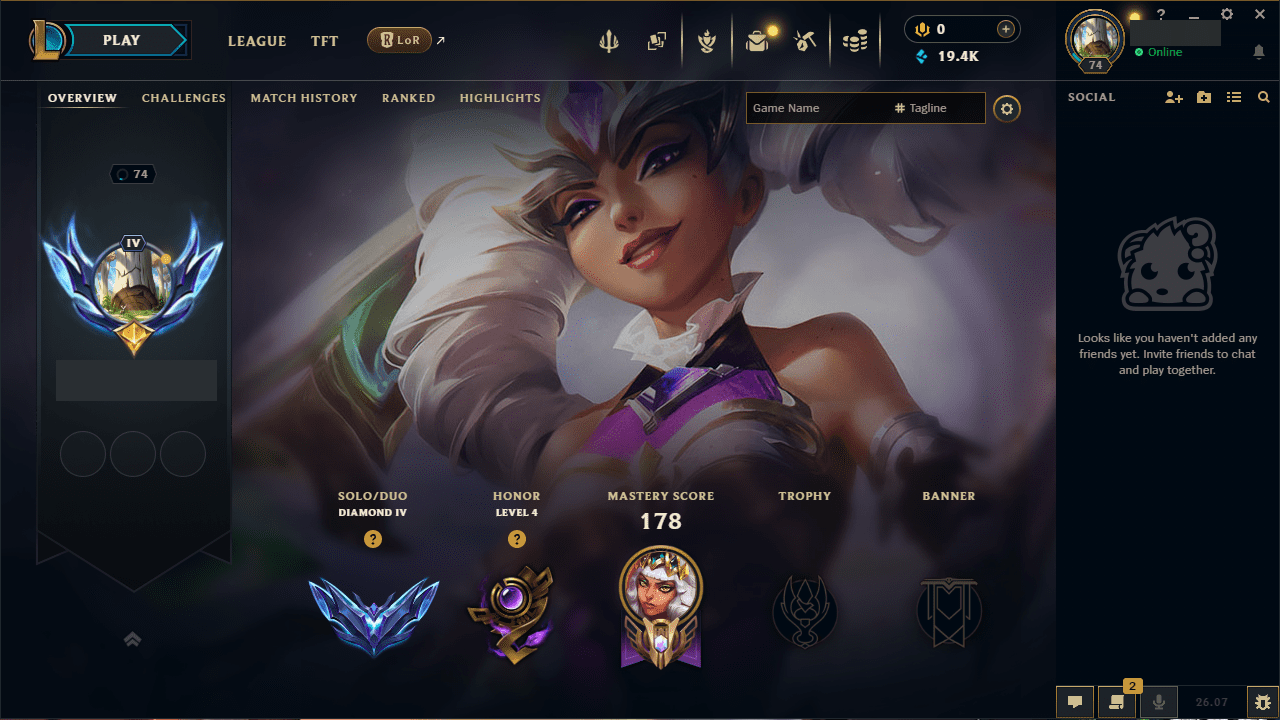The width and height of the screenshot is (1280, 720).
Task: Collapse the ranked banner with the chevron
Action: coord(132,638)
